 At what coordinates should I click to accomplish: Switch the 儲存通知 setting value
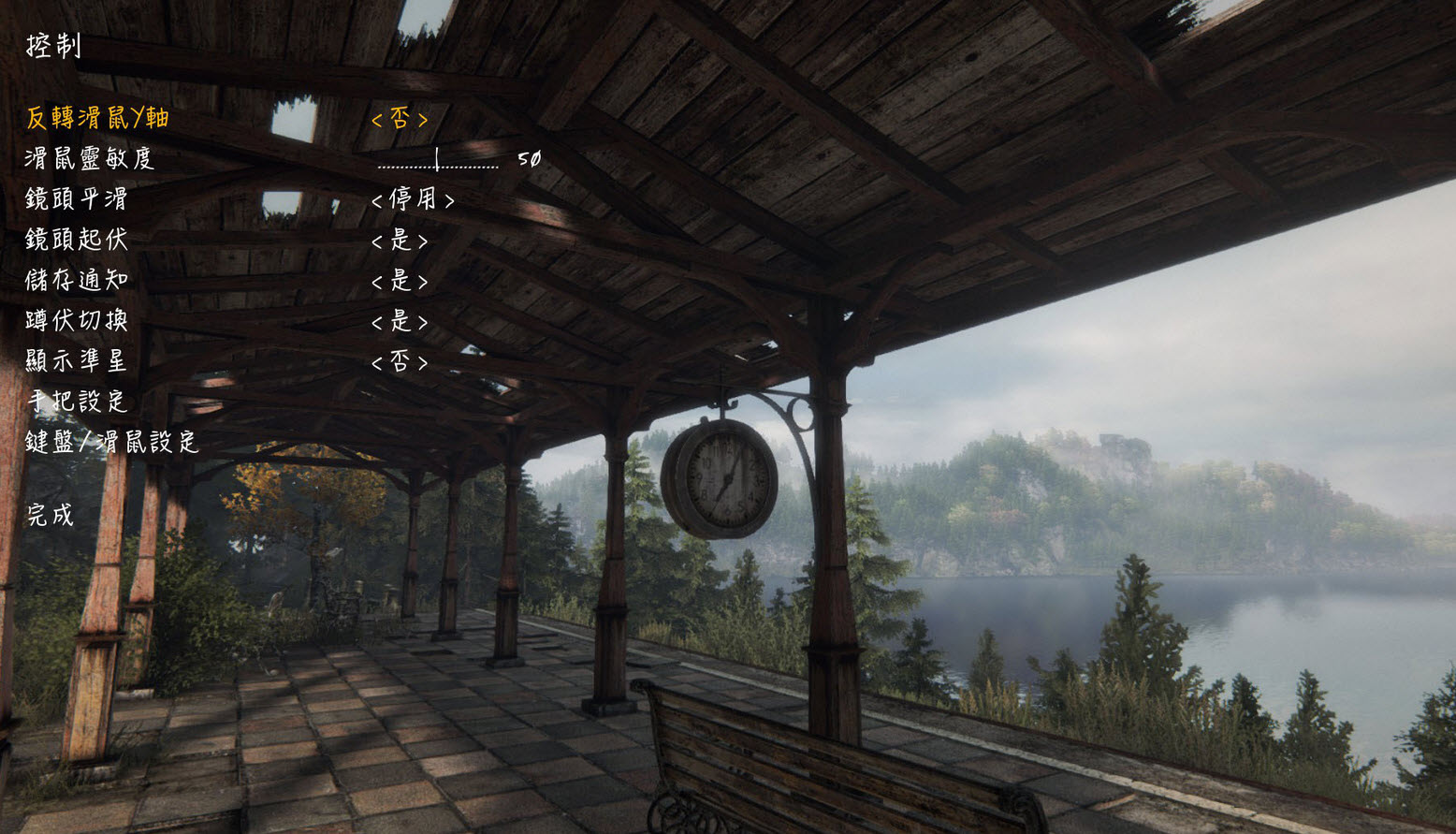click(x=400, y=281)
